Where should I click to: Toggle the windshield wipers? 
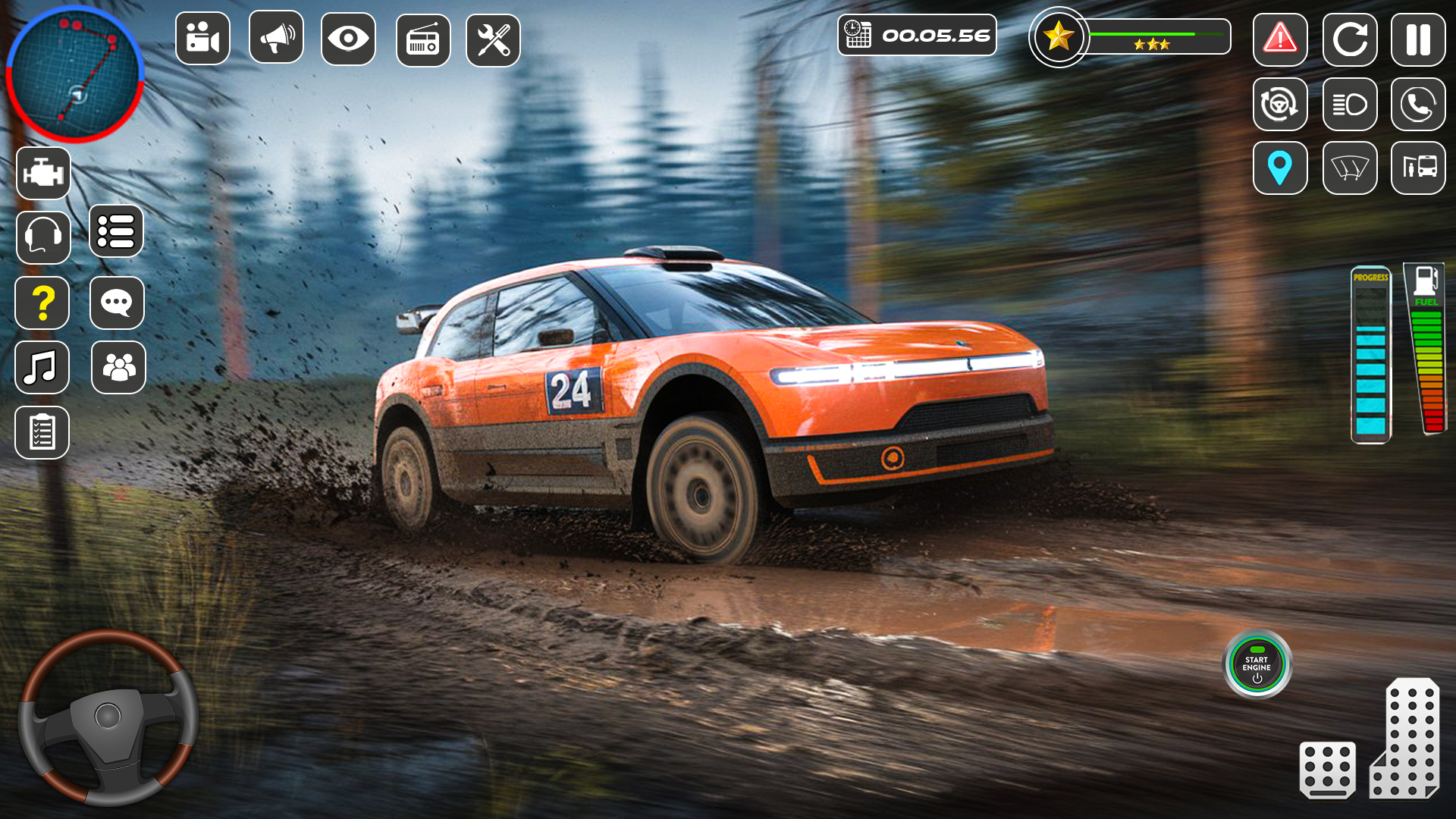pos(1349,168)
